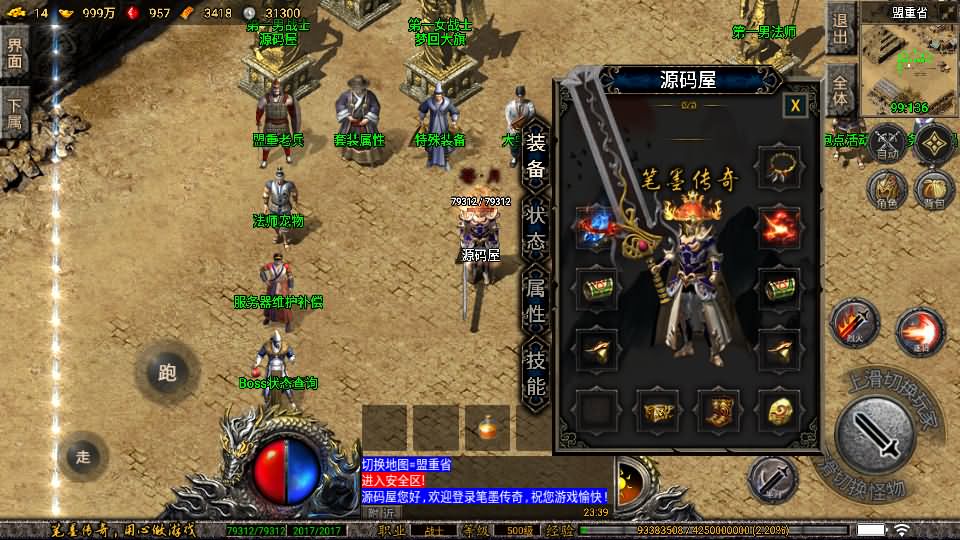Switch to the 装备 tab

coord(536,155)
